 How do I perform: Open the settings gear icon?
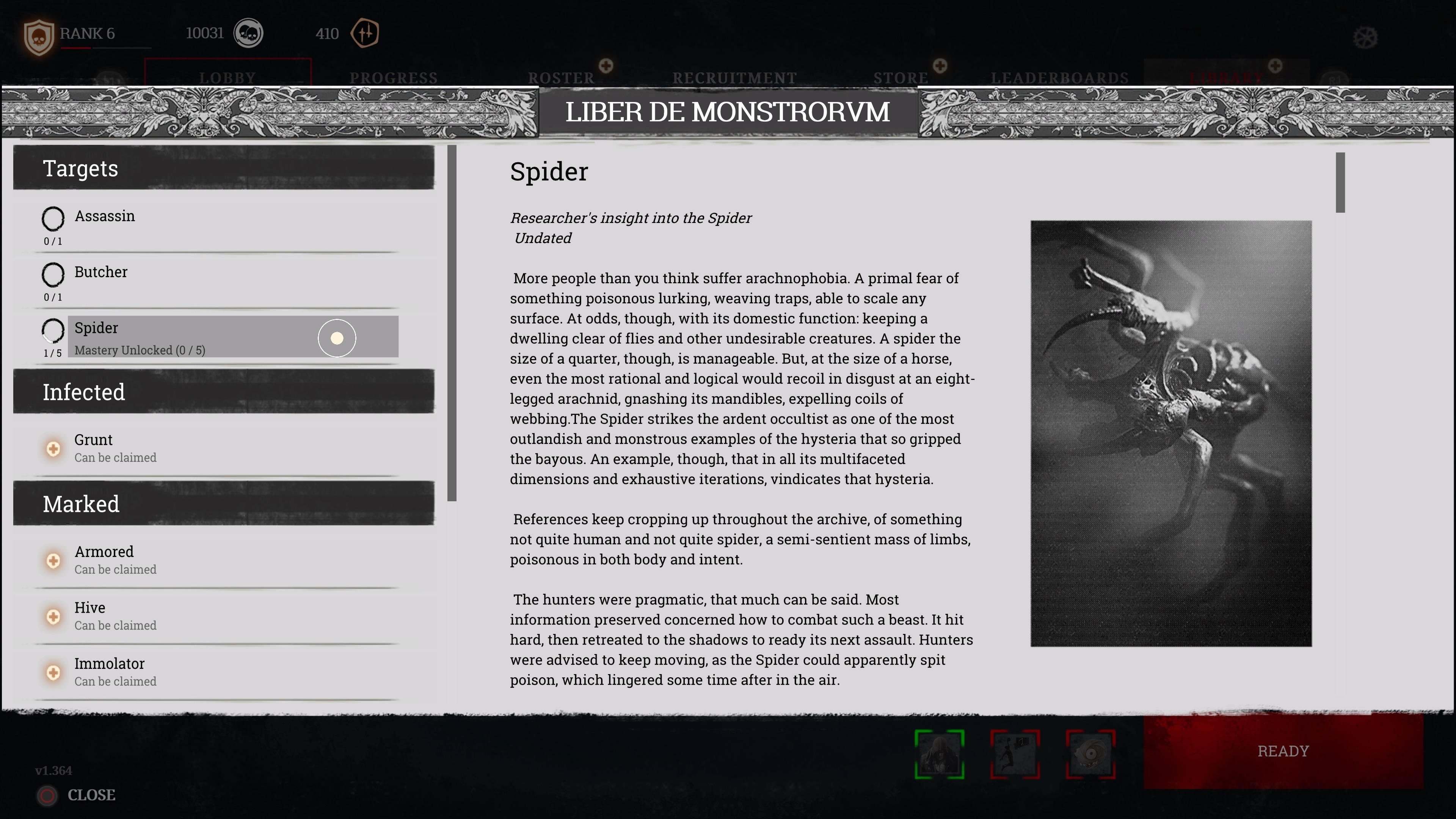coord(1365,38)
